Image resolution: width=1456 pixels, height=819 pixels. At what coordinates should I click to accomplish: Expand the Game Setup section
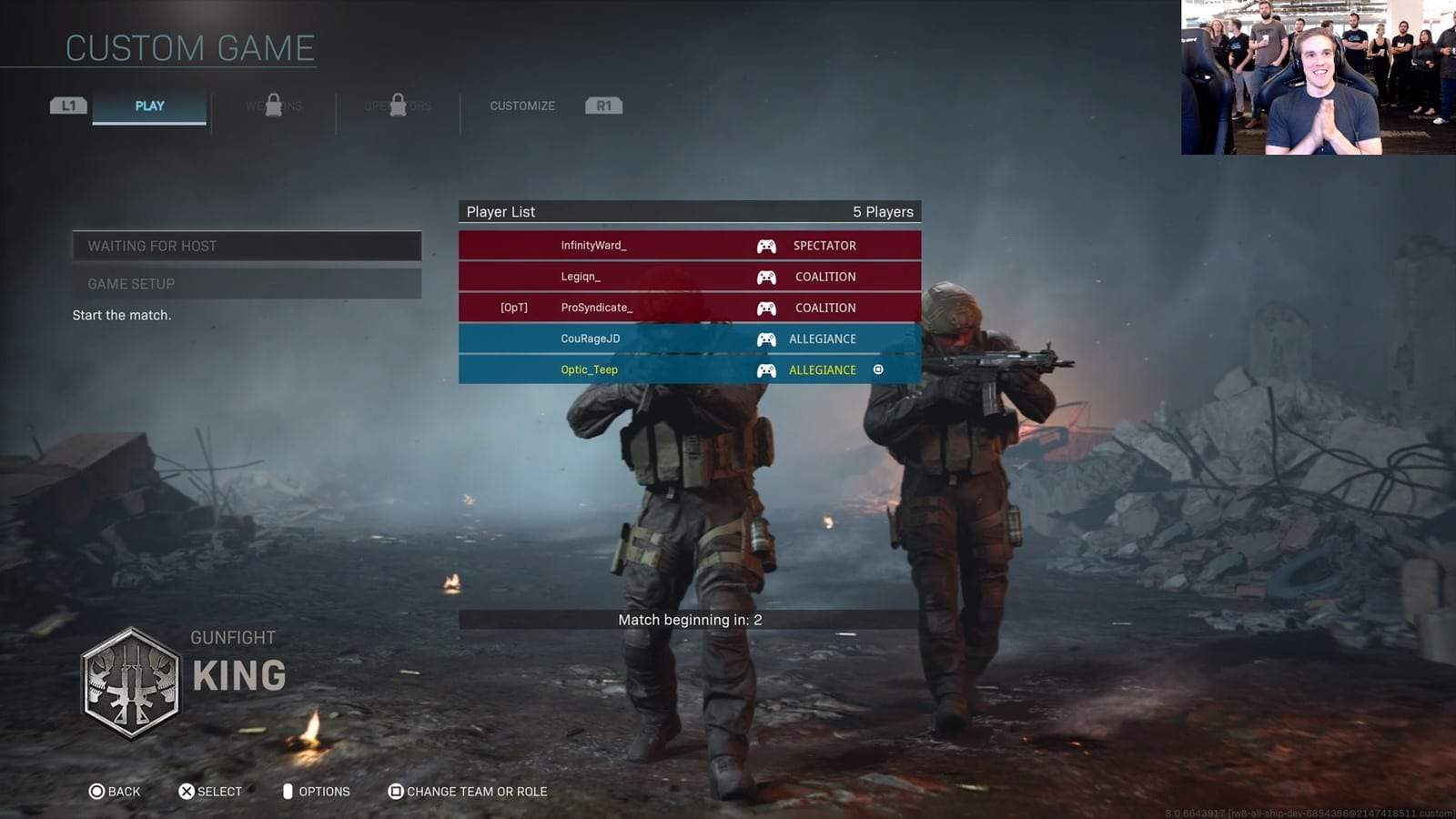pos(246,283)
